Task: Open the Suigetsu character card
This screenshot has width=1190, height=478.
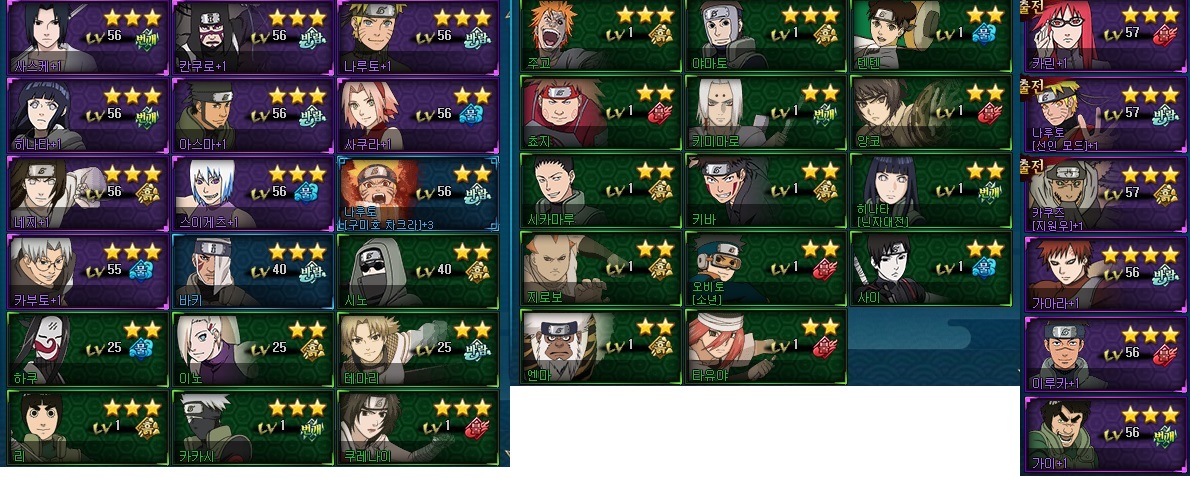Action: tap(251, 193)
